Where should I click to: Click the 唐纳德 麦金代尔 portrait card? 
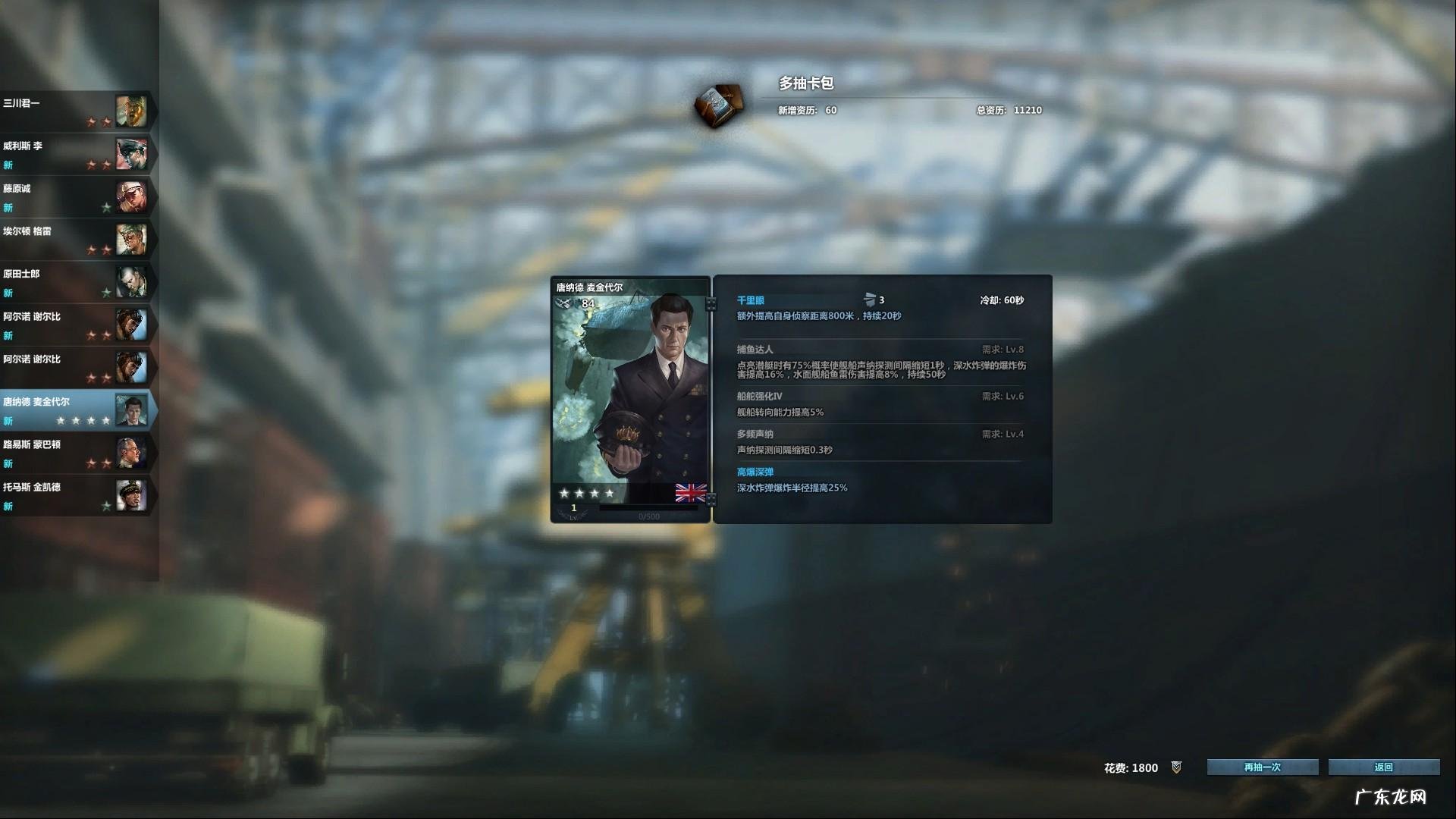[630, 399]
